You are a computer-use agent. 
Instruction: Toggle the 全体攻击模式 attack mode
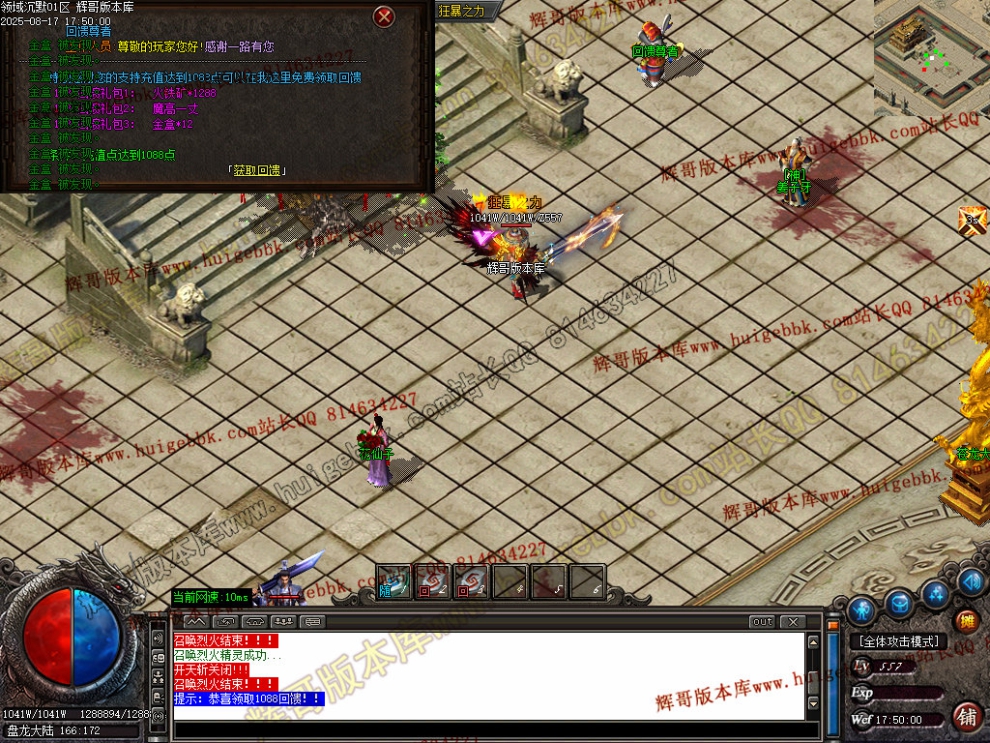[898, 641]
